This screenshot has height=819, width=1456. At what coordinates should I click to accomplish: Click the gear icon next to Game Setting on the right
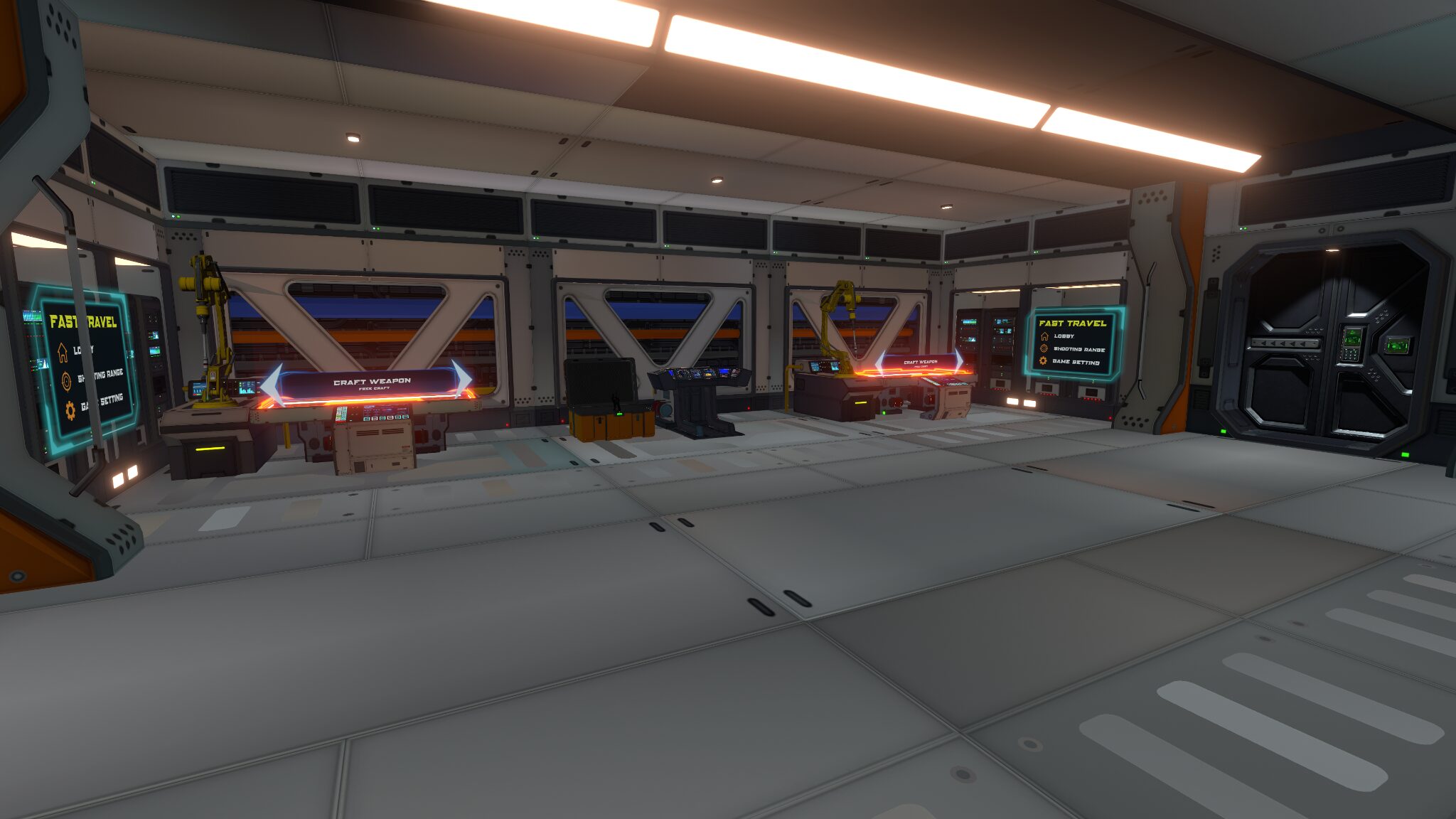[x=1044, y=360]
